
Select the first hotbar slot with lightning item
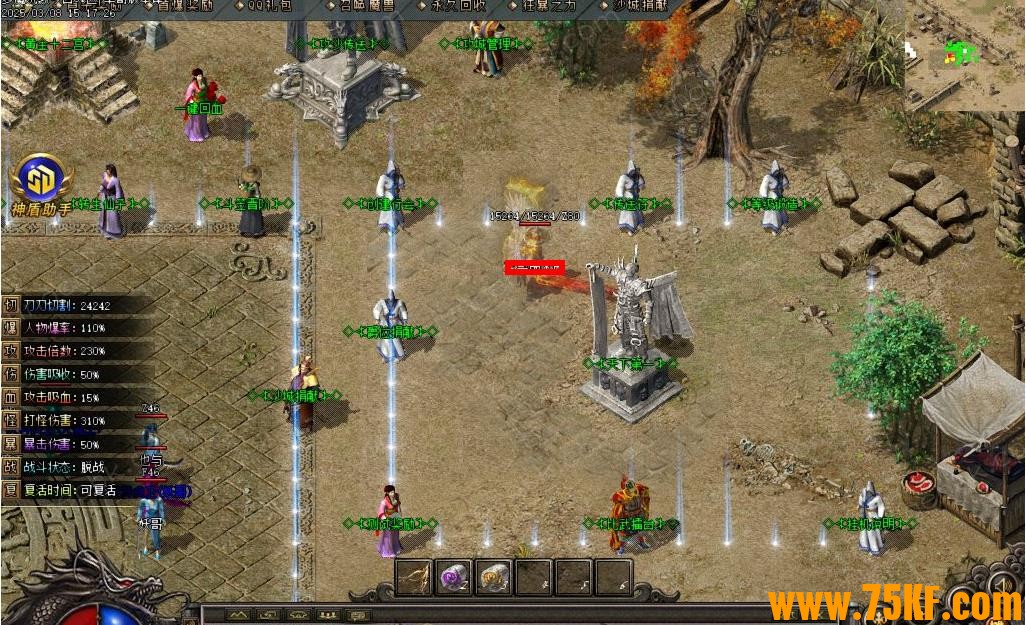point(414,577)
